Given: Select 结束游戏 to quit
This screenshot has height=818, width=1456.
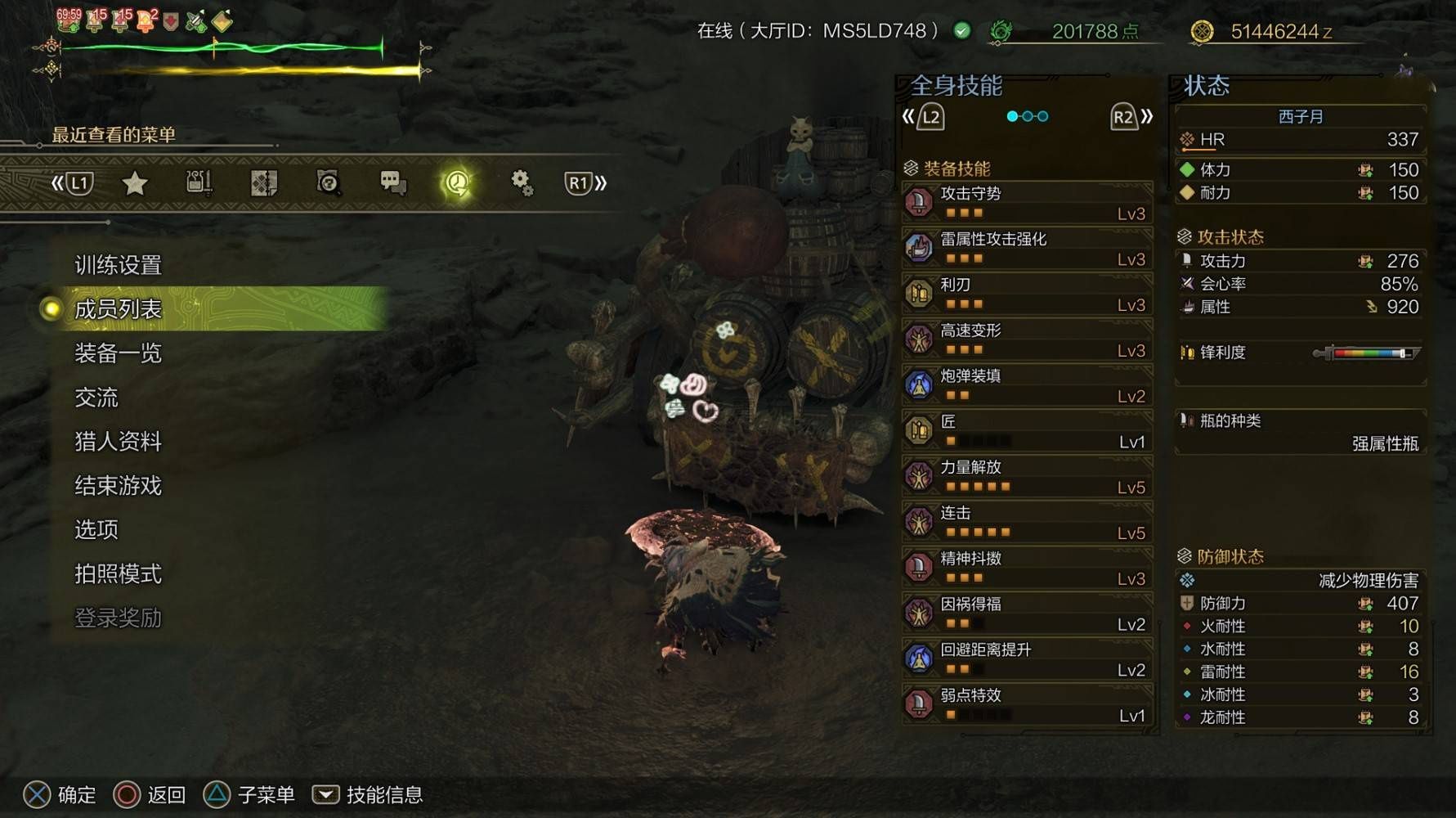Looking at the screenshot, I should point(118,486).
